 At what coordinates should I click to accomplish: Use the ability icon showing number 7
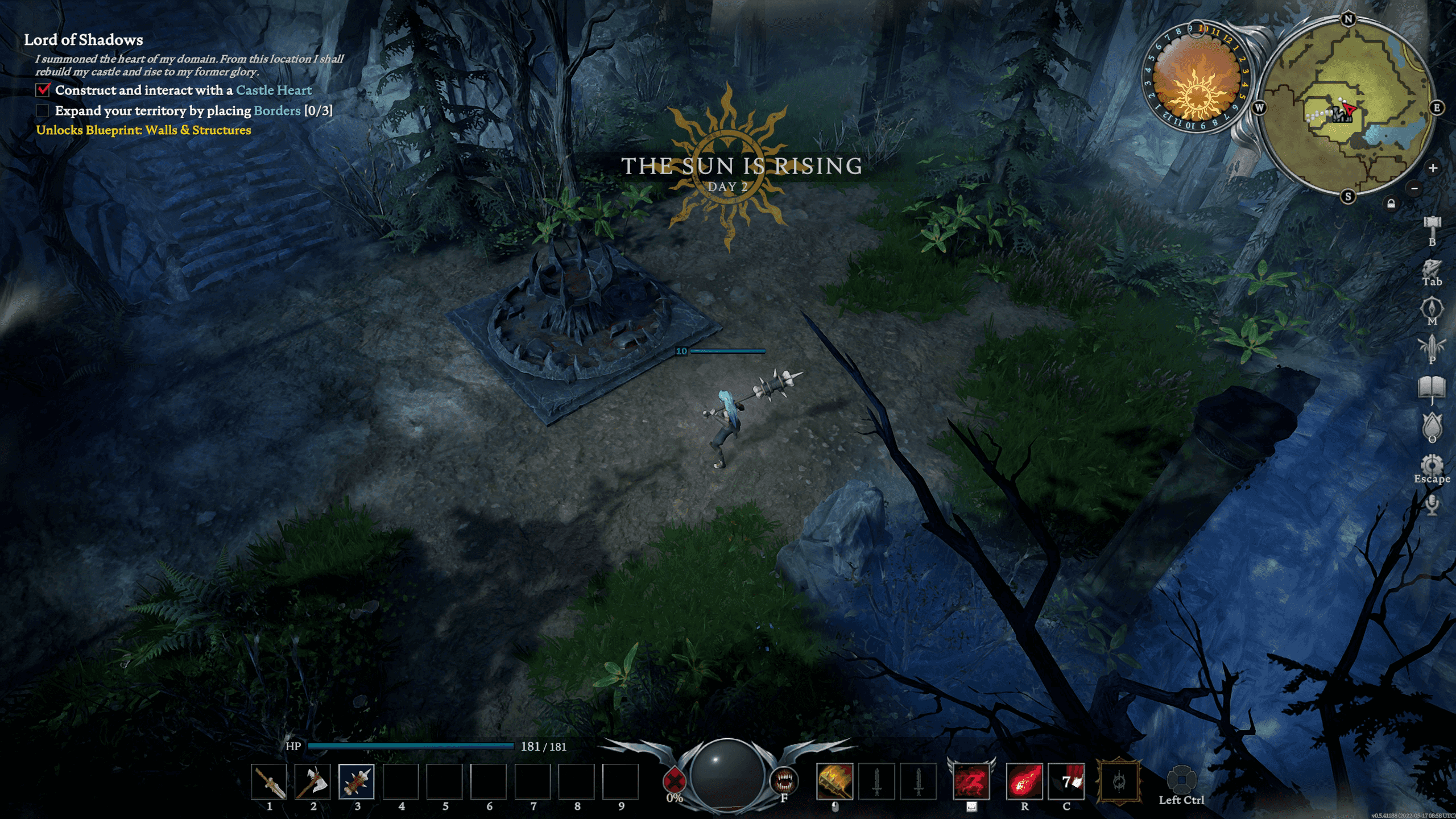[x=1066, y=782]
